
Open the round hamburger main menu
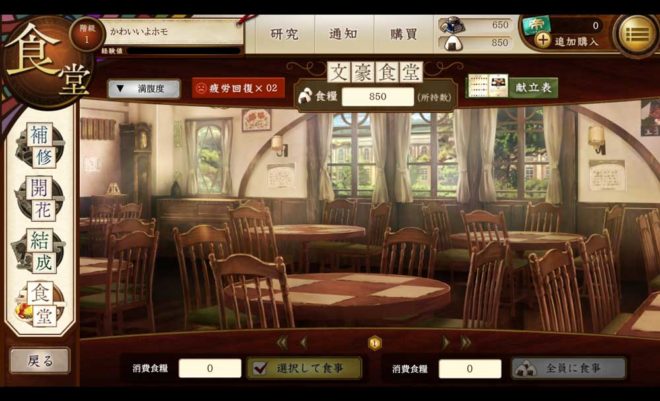[x=636, y=33]
